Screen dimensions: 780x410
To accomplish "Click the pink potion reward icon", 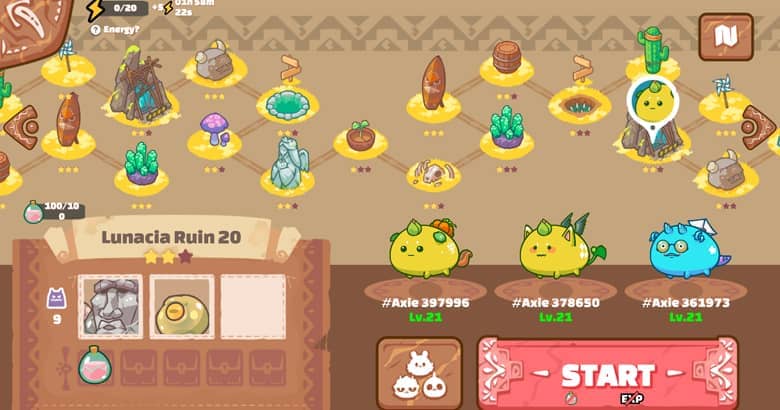I will click(x=93, y=365).
